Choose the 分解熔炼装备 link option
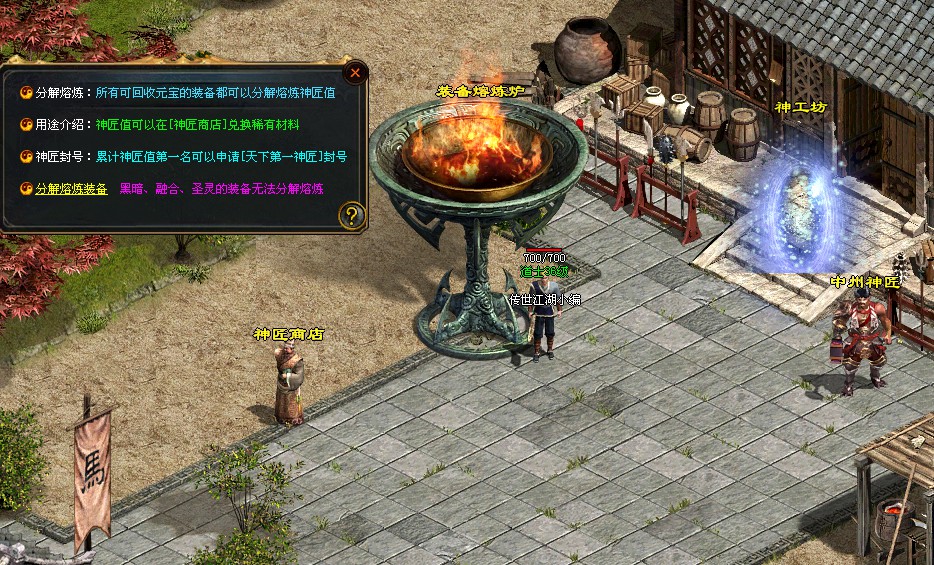The width and height of the screenshot is (934, 565). [x=71, y=188]
